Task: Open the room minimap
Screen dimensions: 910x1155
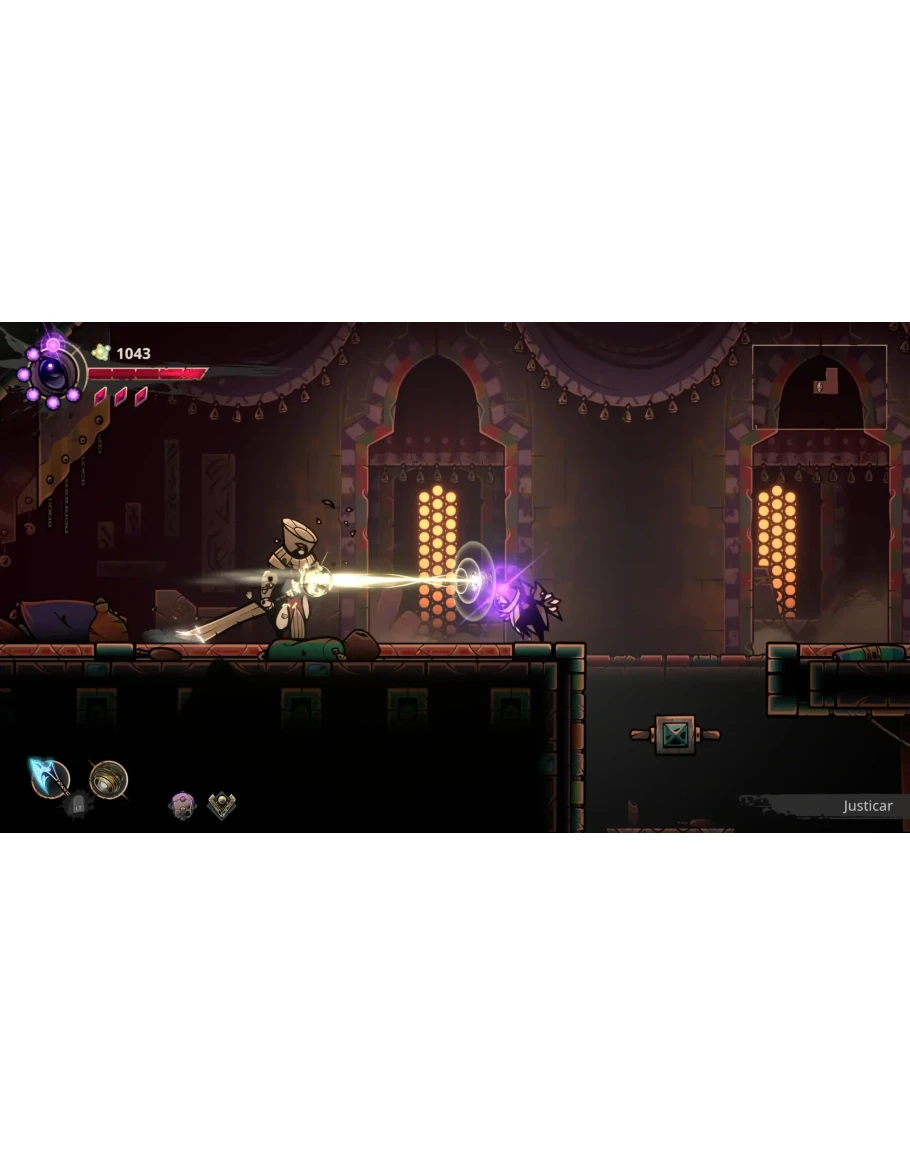Action: [819, 386]
